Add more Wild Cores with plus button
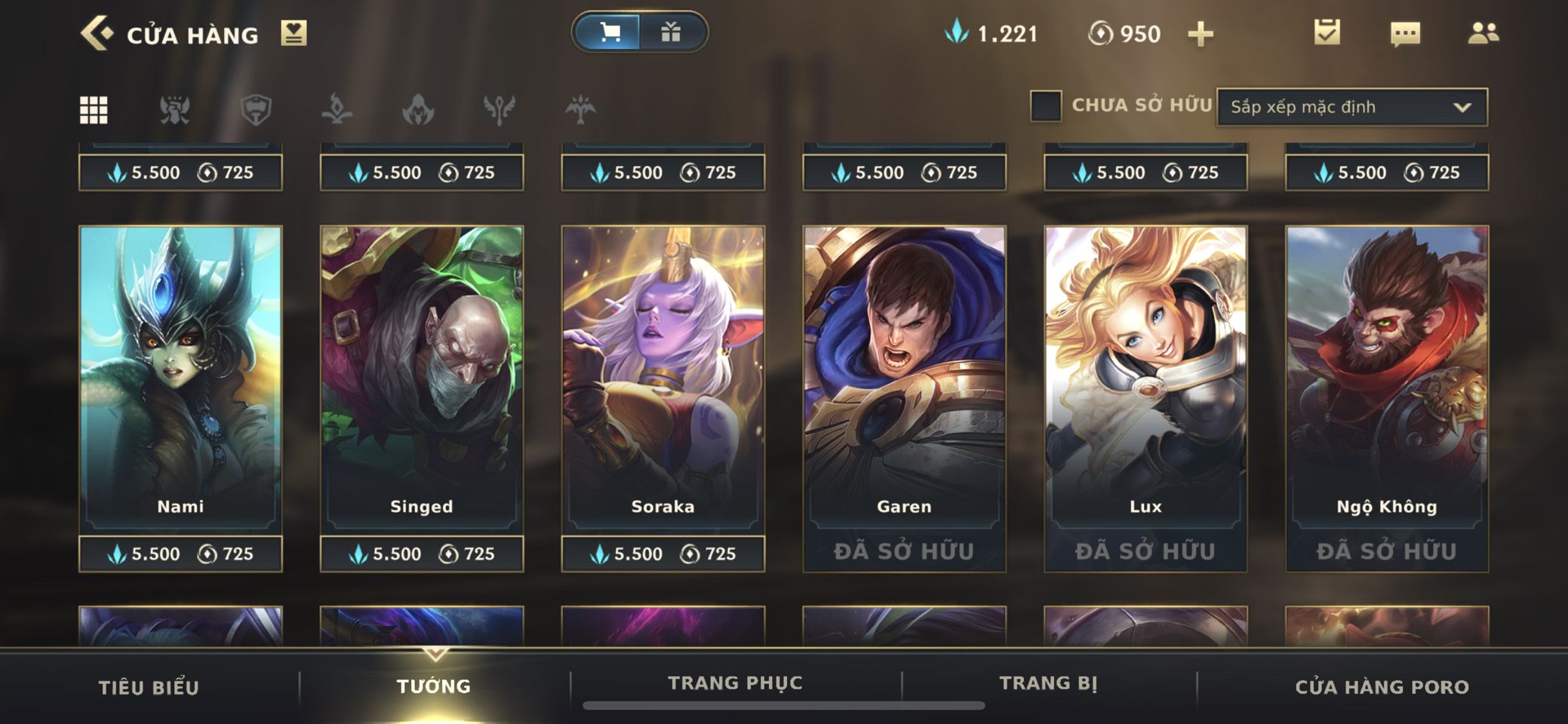Viewport: 1568px width, 724px height. click(1201, 34)
